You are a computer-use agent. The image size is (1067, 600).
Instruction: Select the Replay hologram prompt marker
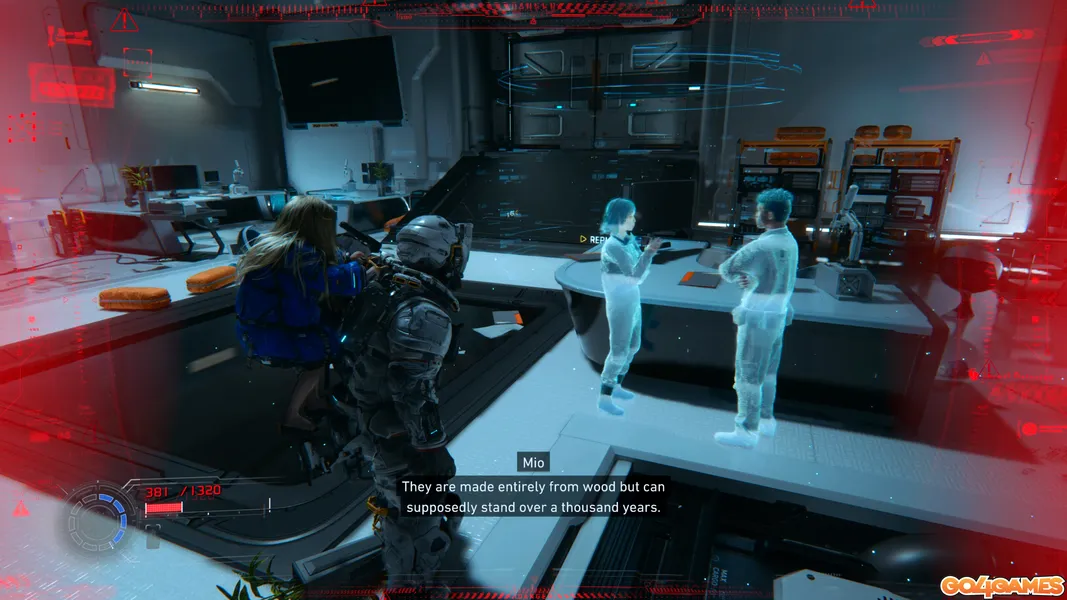[584, 240]
